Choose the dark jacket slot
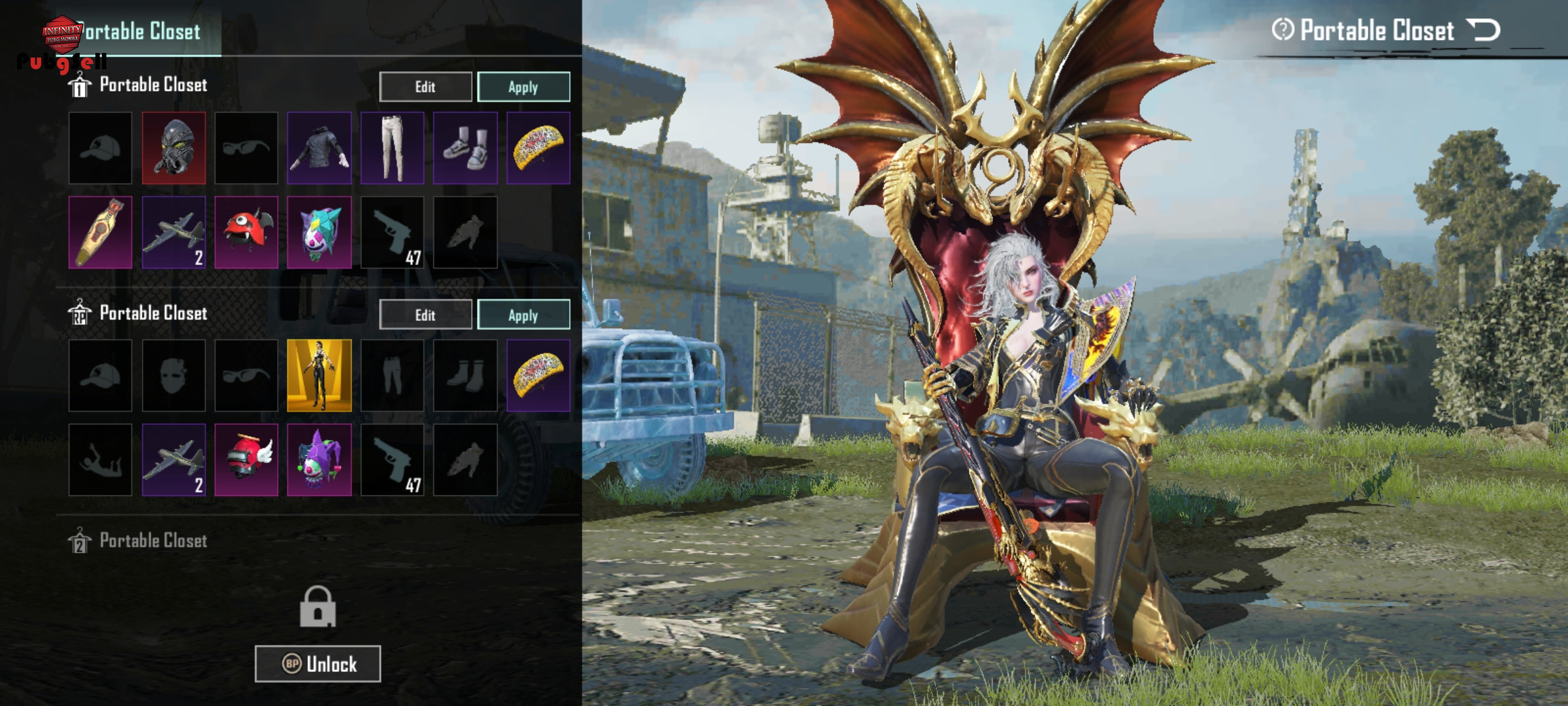This screenshot has height=706, width=1568. 319,148
